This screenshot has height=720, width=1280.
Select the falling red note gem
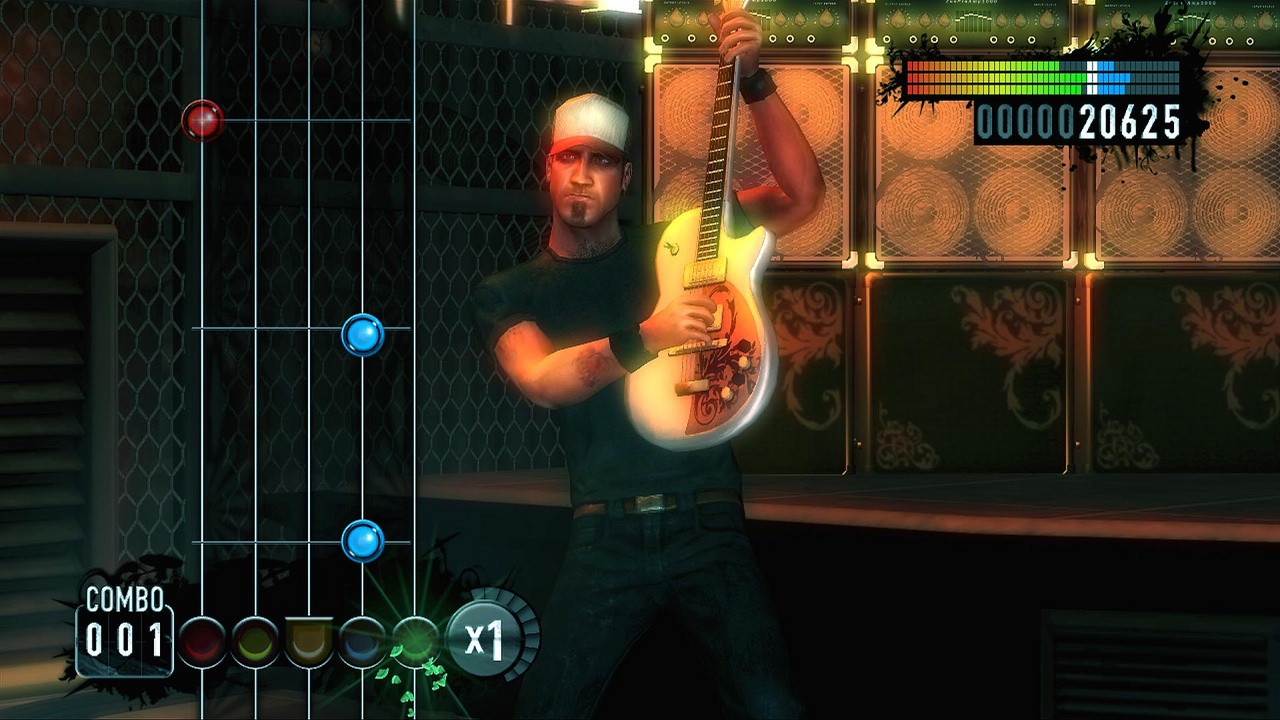click(203, 120)
